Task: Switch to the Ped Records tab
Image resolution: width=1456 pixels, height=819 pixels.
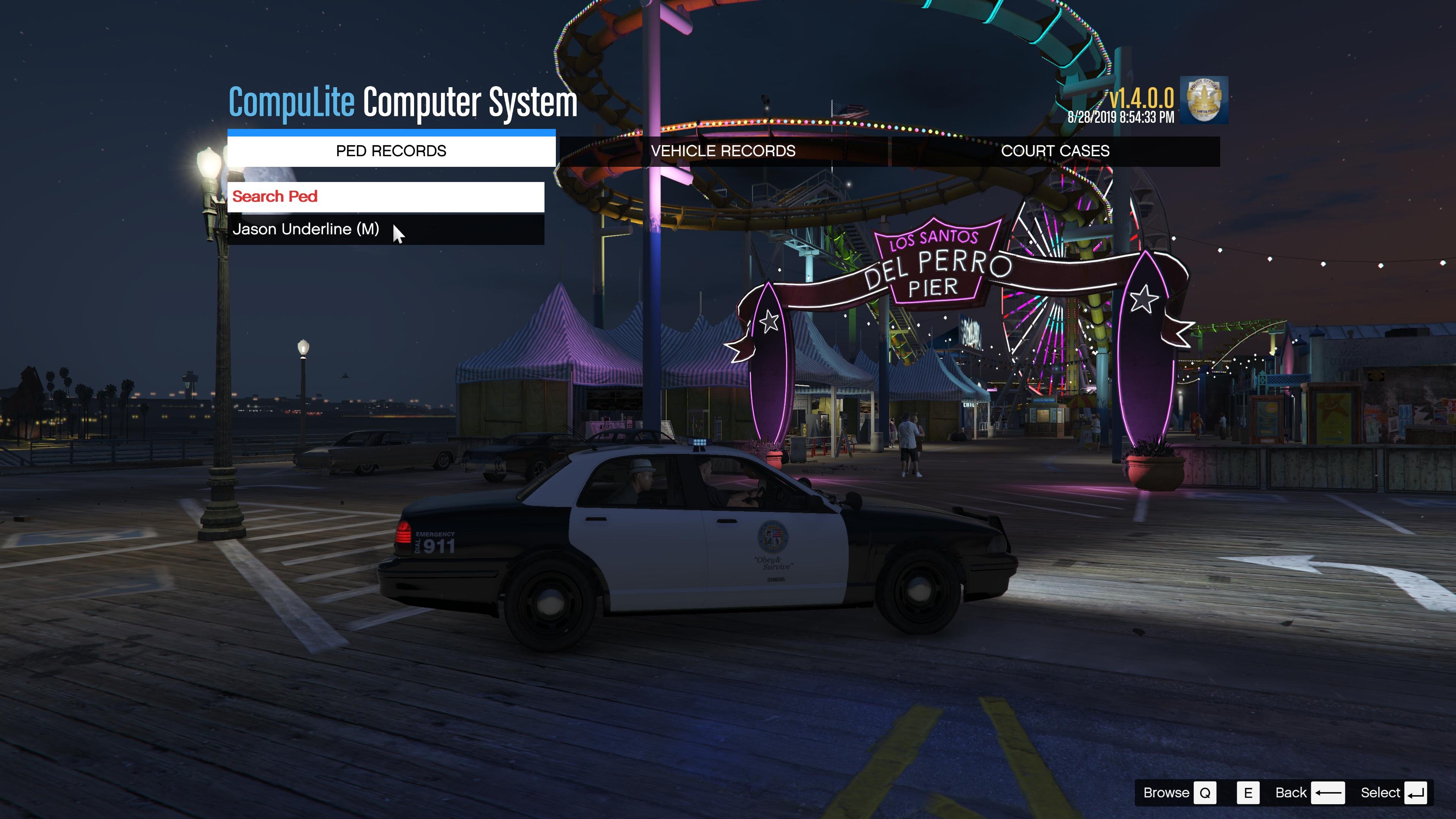Action: pyautogui.click(x=391, y=151)
